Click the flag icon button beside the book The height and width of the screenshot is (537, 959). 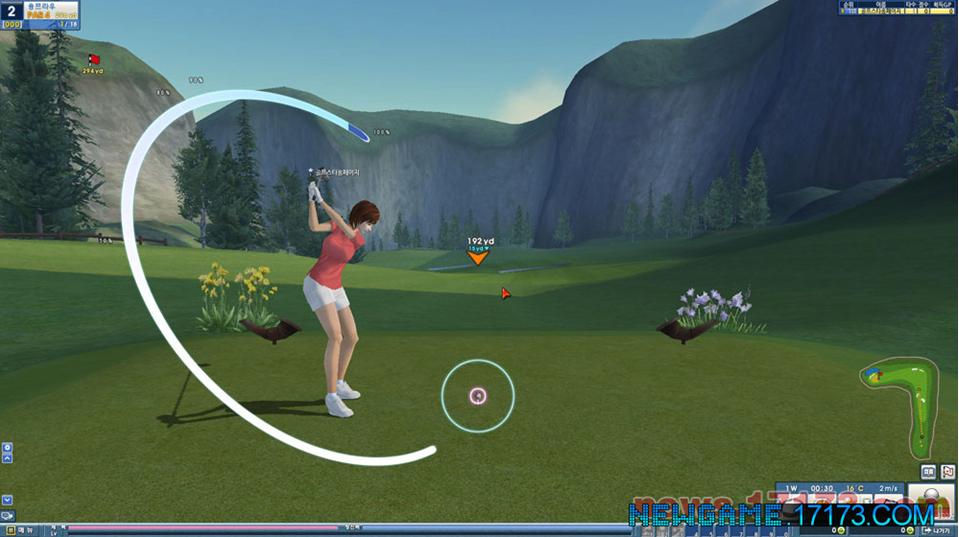click(x=947, y=471)
